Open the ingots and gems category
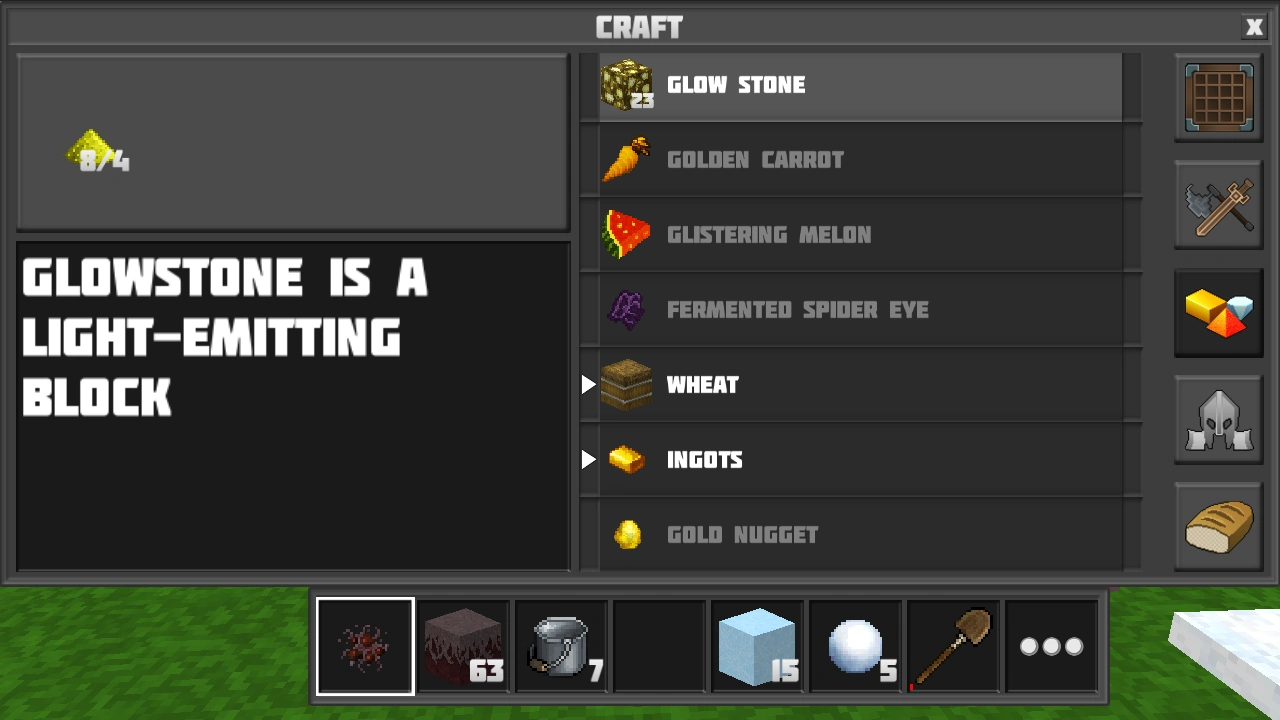Viewport: 1280px width, 720px height. click(1218, 313)
